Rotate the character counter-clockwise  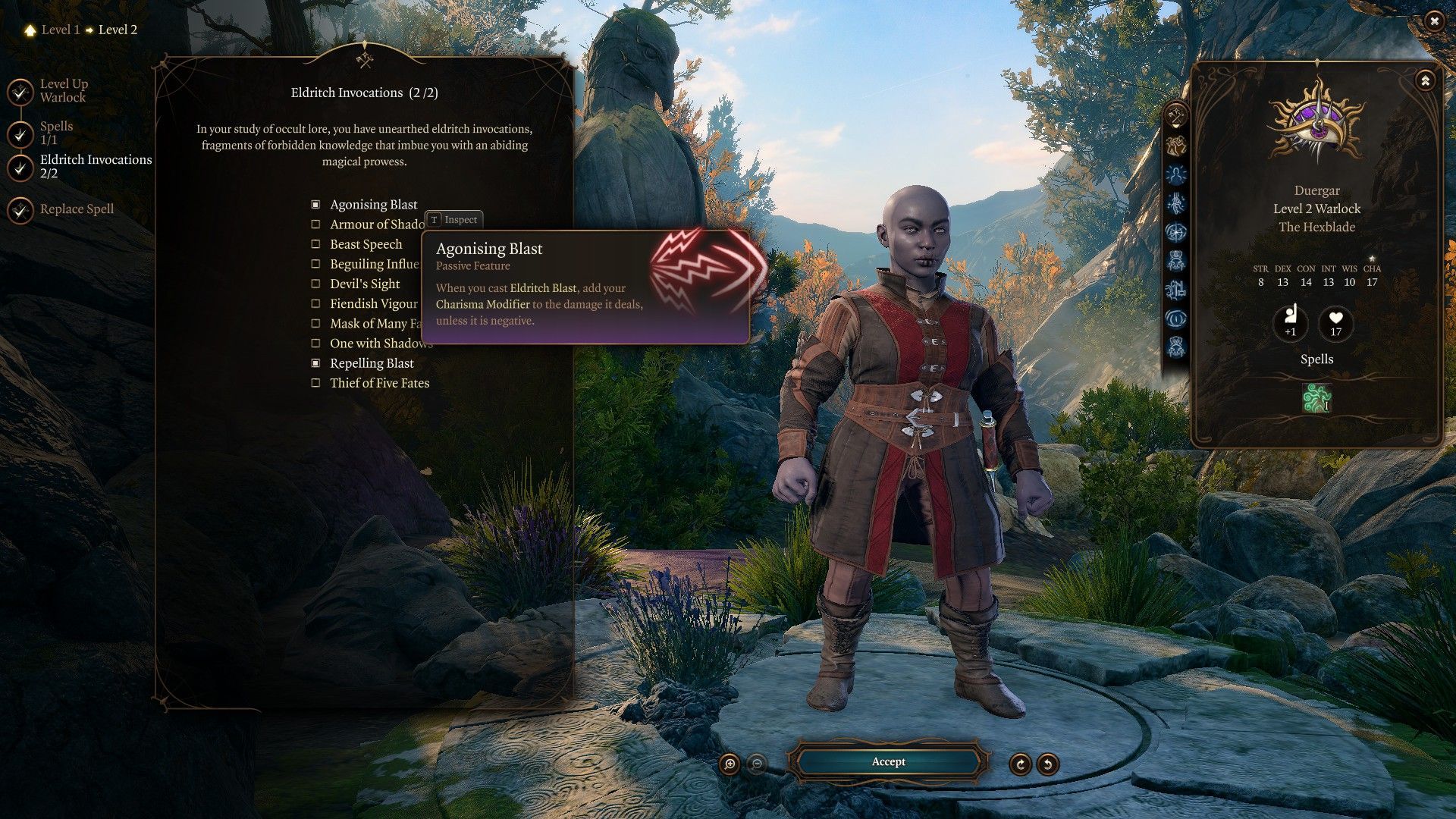pyautogui.click(x=1048, y=764)
